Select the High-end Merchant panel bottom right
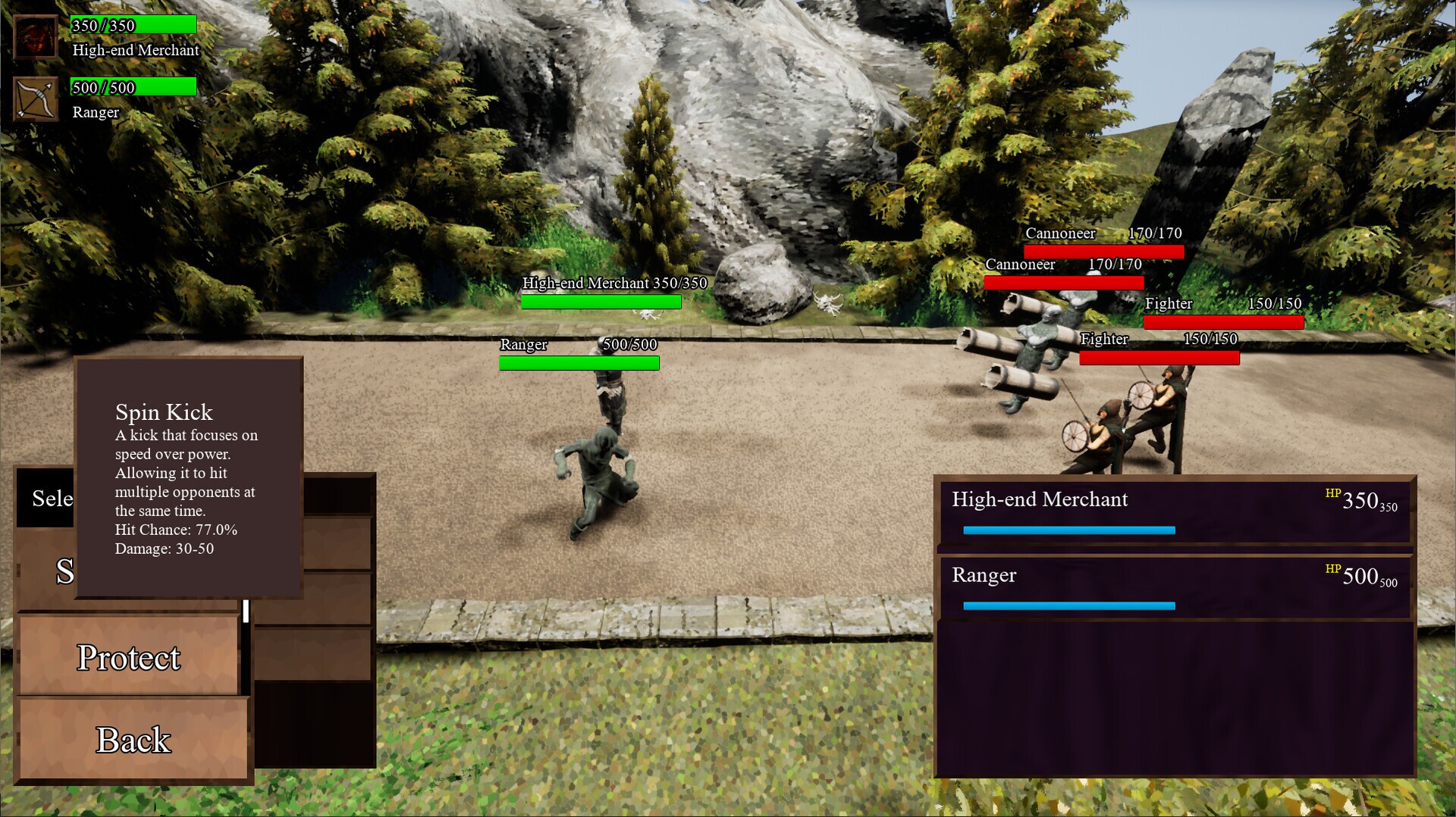 pos(1172,509)
